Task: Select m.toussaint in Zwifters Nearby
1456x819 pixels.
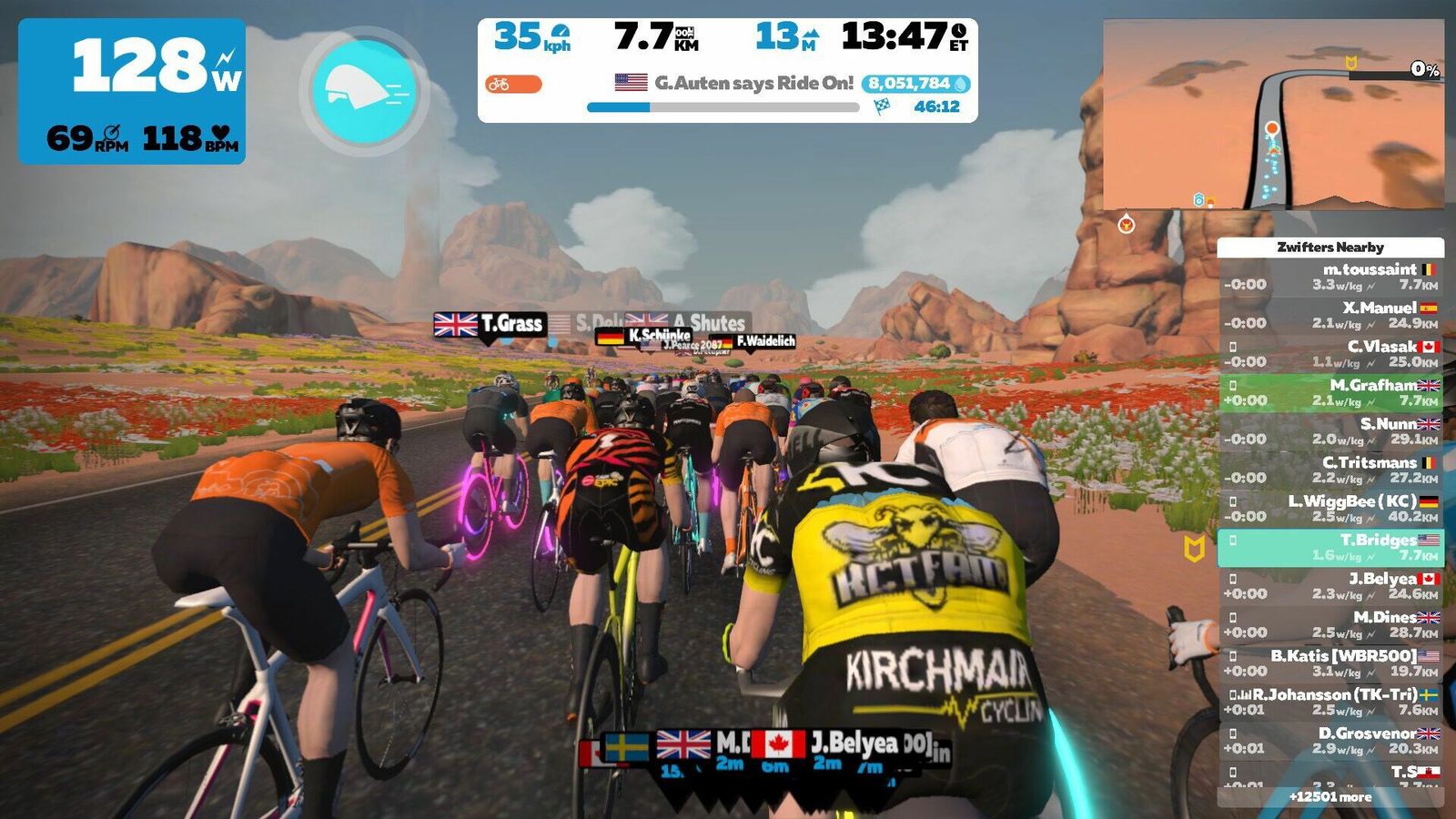Action: point(1330,277)
